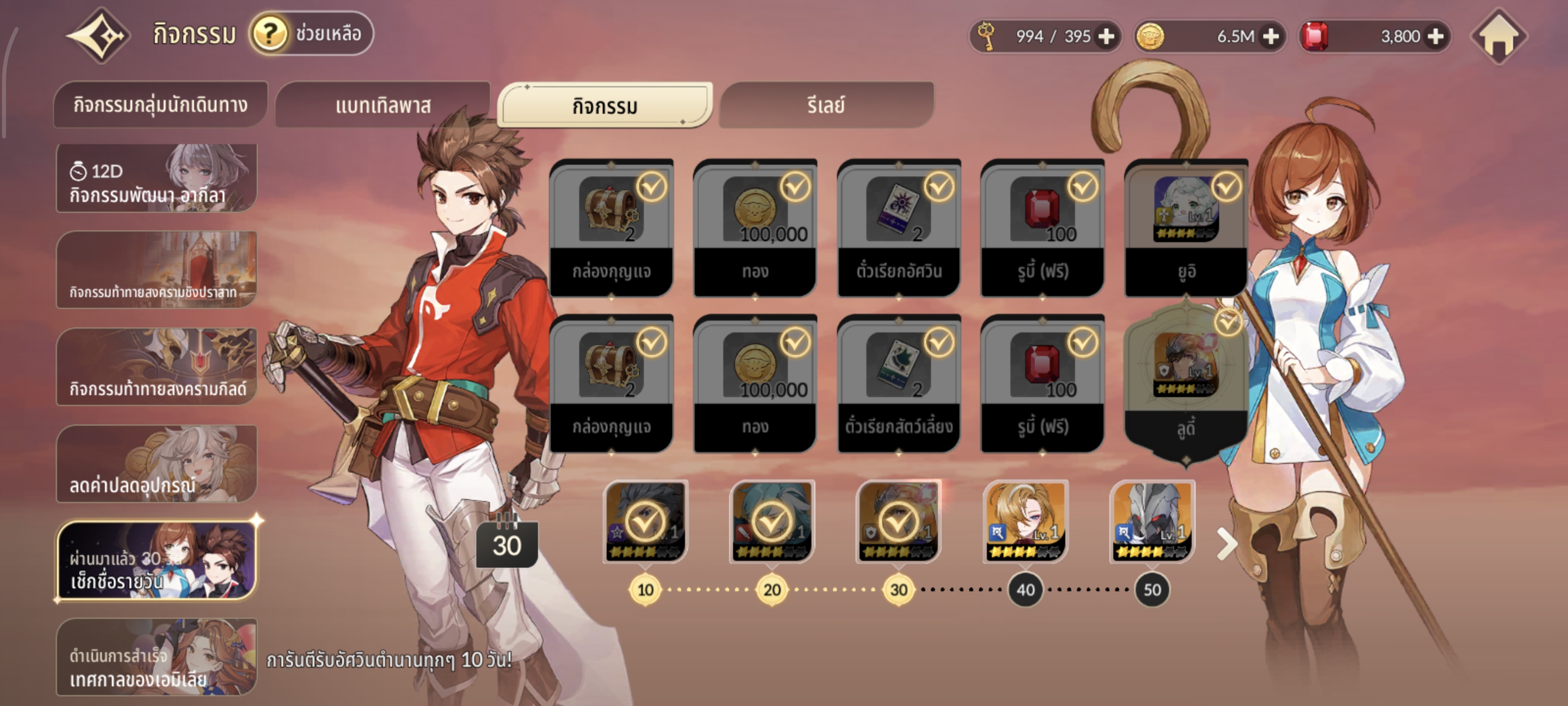Show next milestone rewards with the arrow
The width and height of the screenshot is (1568, 706).
[x=1226, y=544]
